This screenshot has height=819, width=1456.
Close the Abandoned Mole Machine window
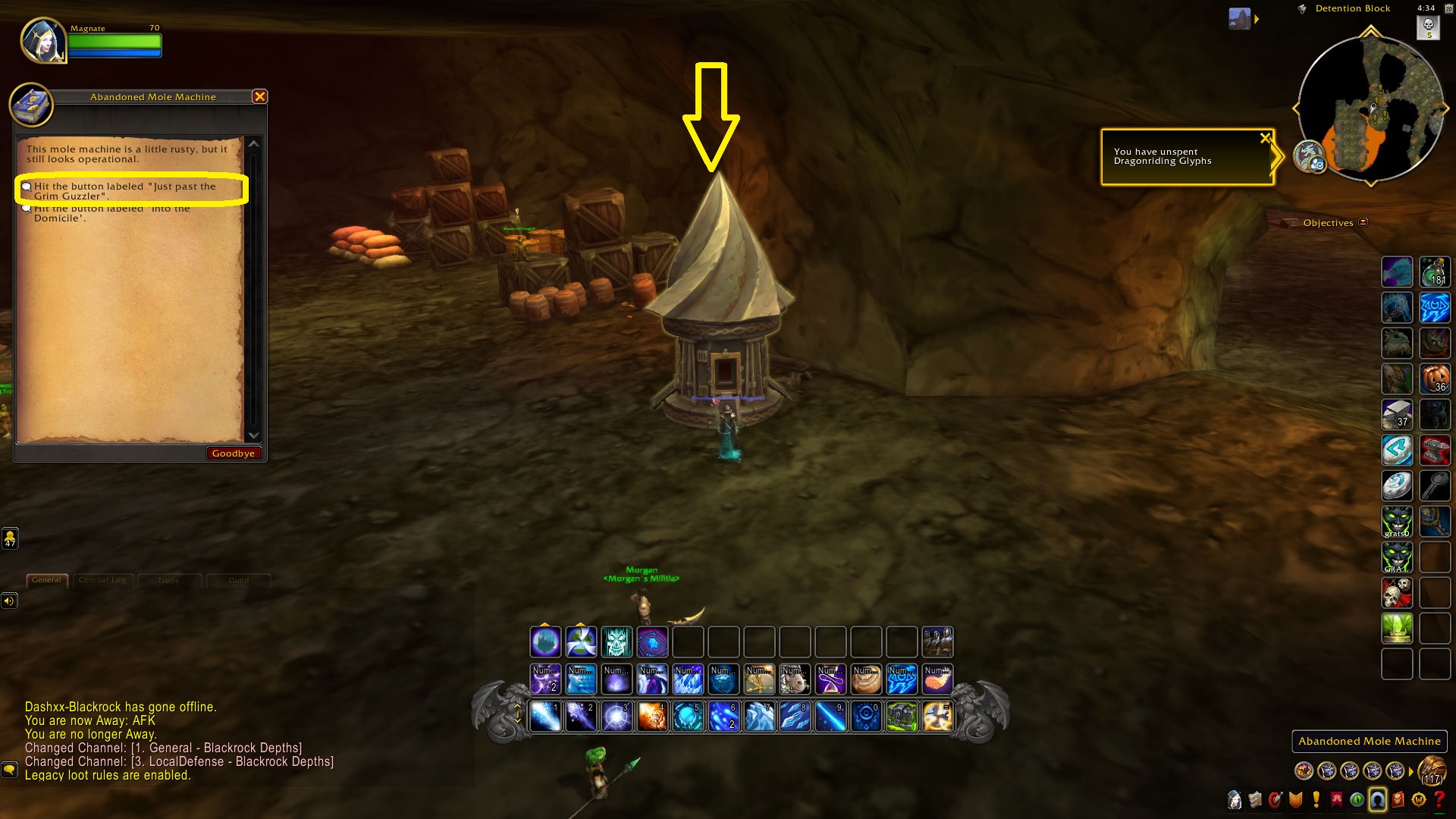(x=259, y=96)
